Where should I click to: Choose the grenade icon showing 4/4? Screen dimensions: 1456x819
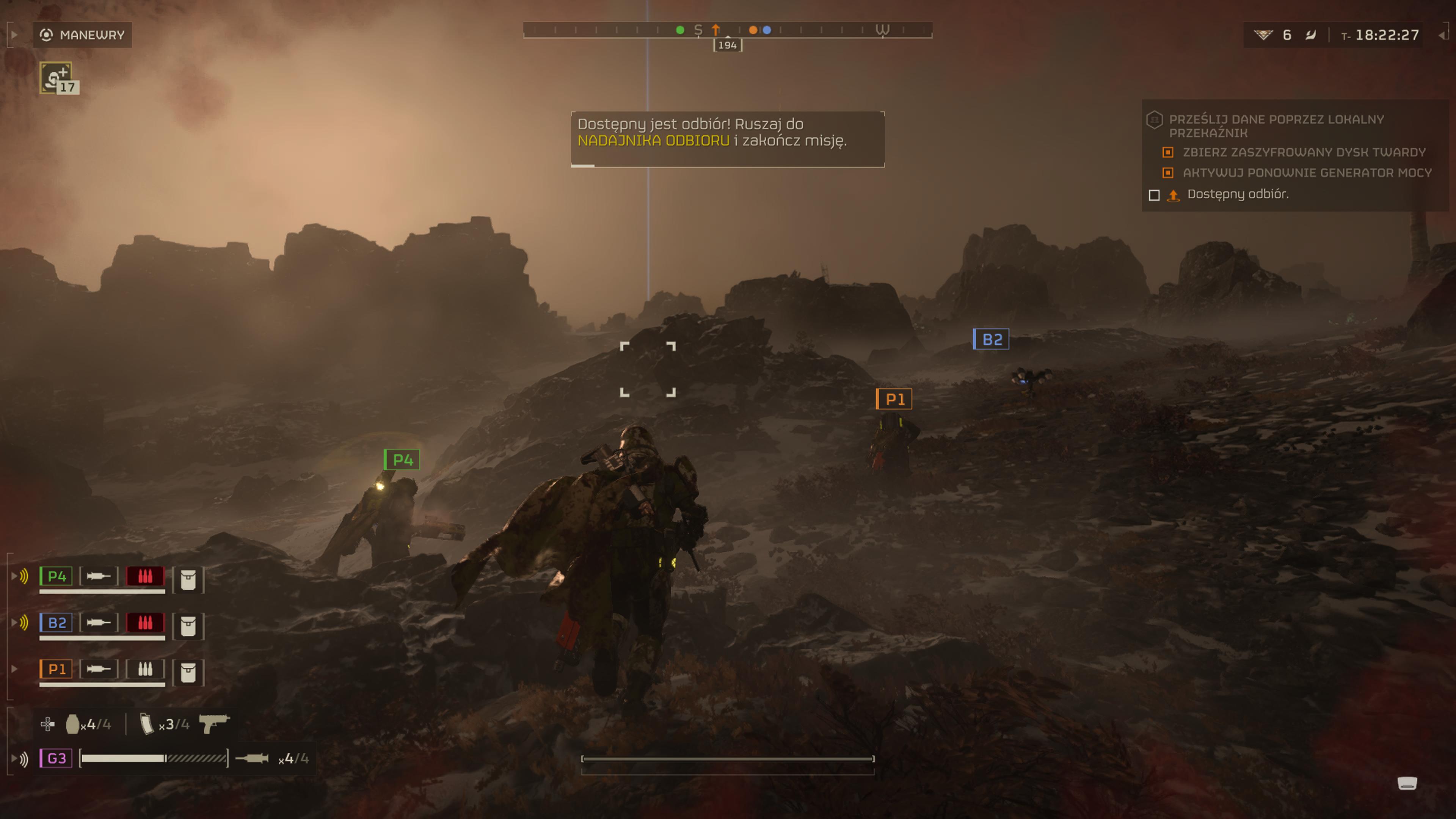coord(72,724)
